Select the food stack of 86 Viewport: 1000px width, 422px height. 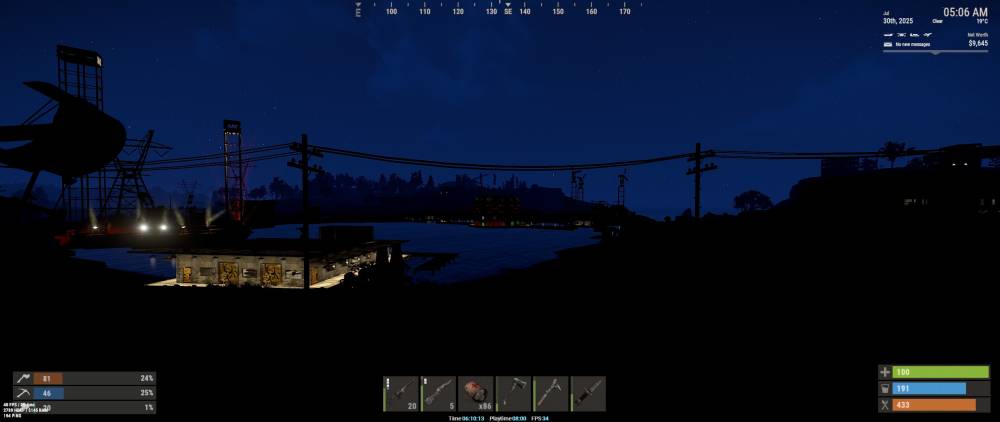click(476, 393)
